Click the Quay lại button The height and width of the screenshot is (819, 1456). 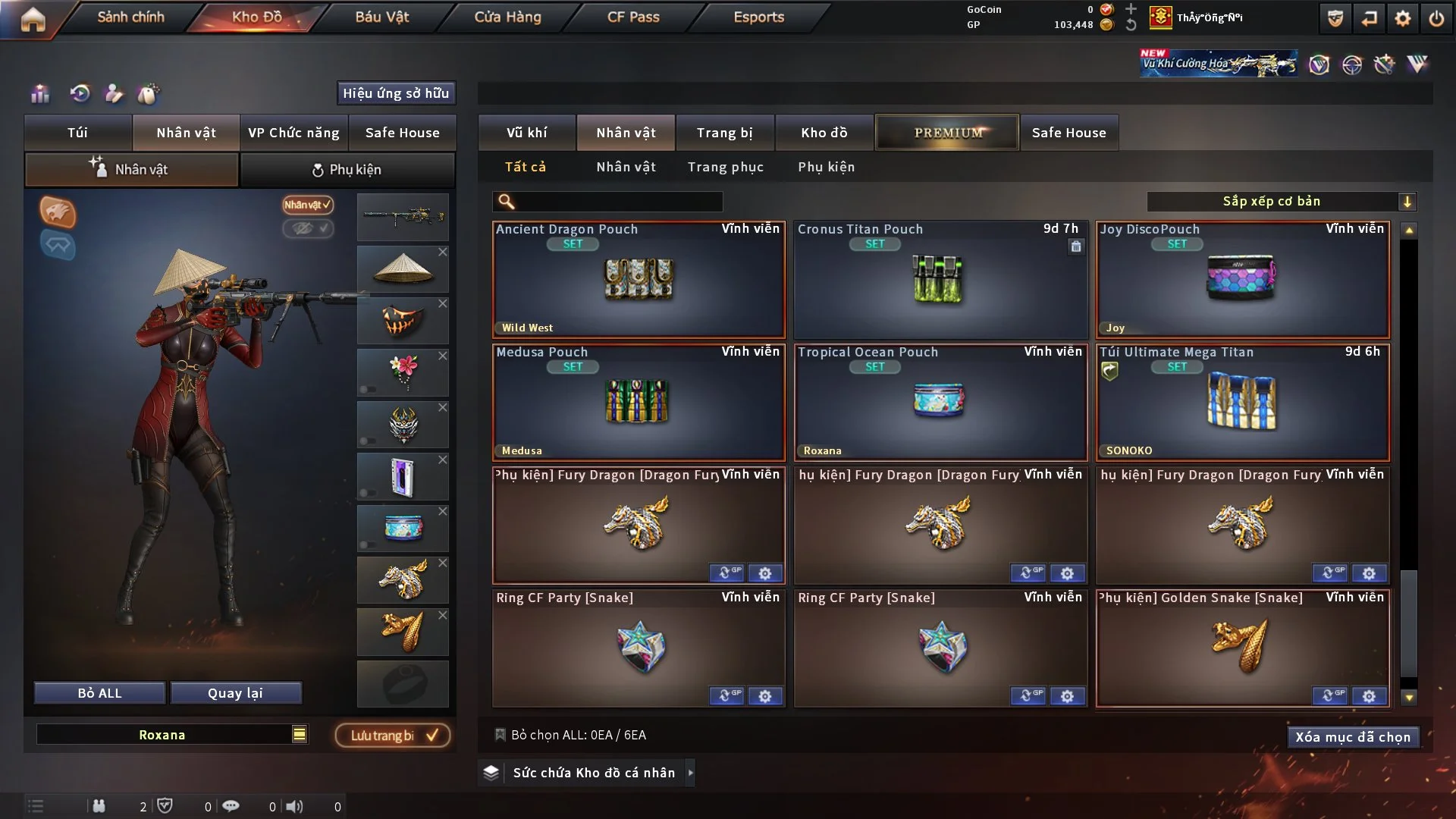(235, 693)
